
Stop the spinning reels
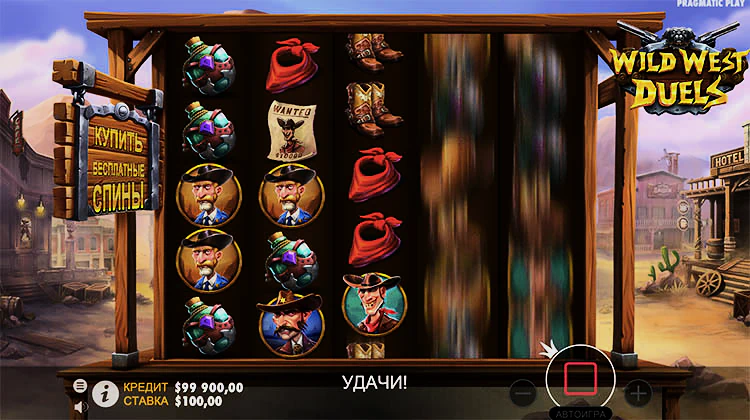(x=580, y=379)
